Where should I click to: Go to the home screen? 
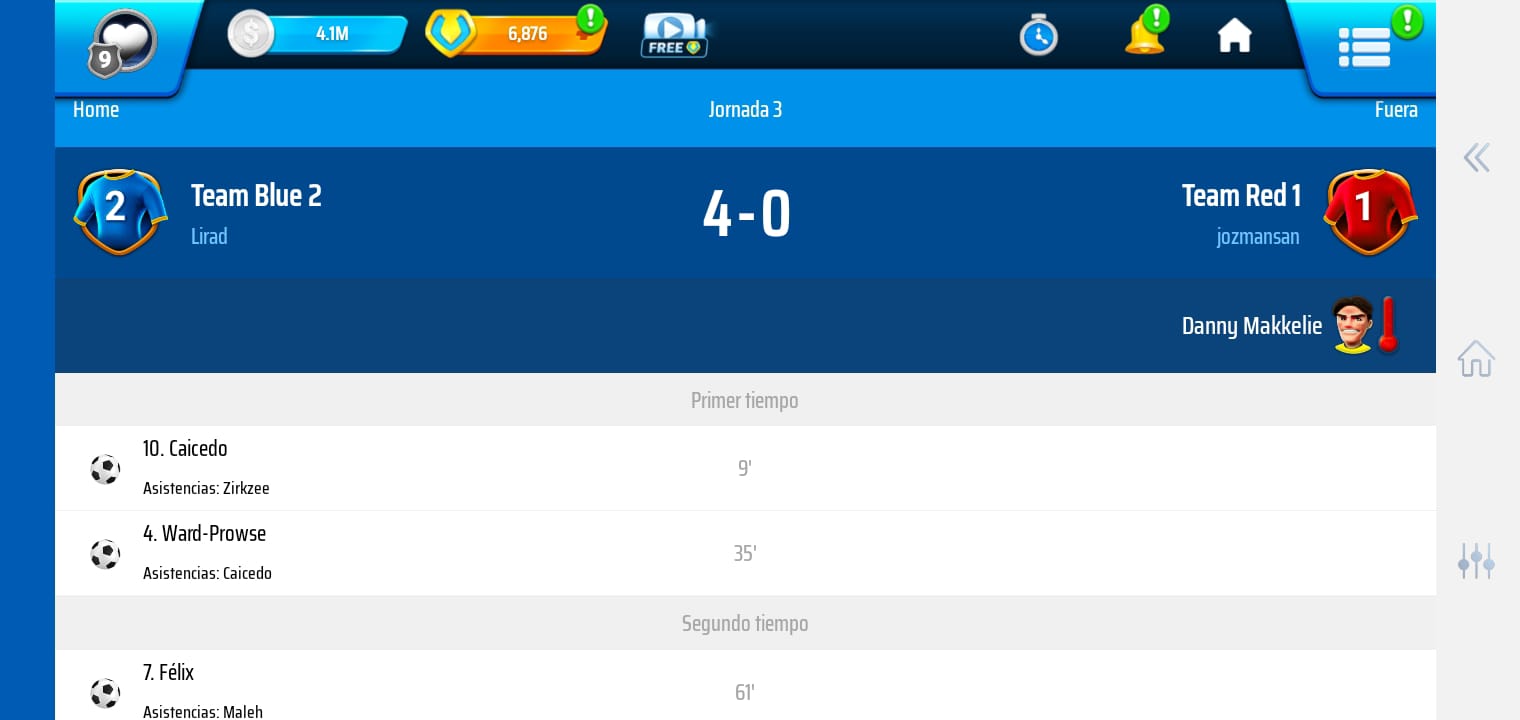(x=1234, y=36)
